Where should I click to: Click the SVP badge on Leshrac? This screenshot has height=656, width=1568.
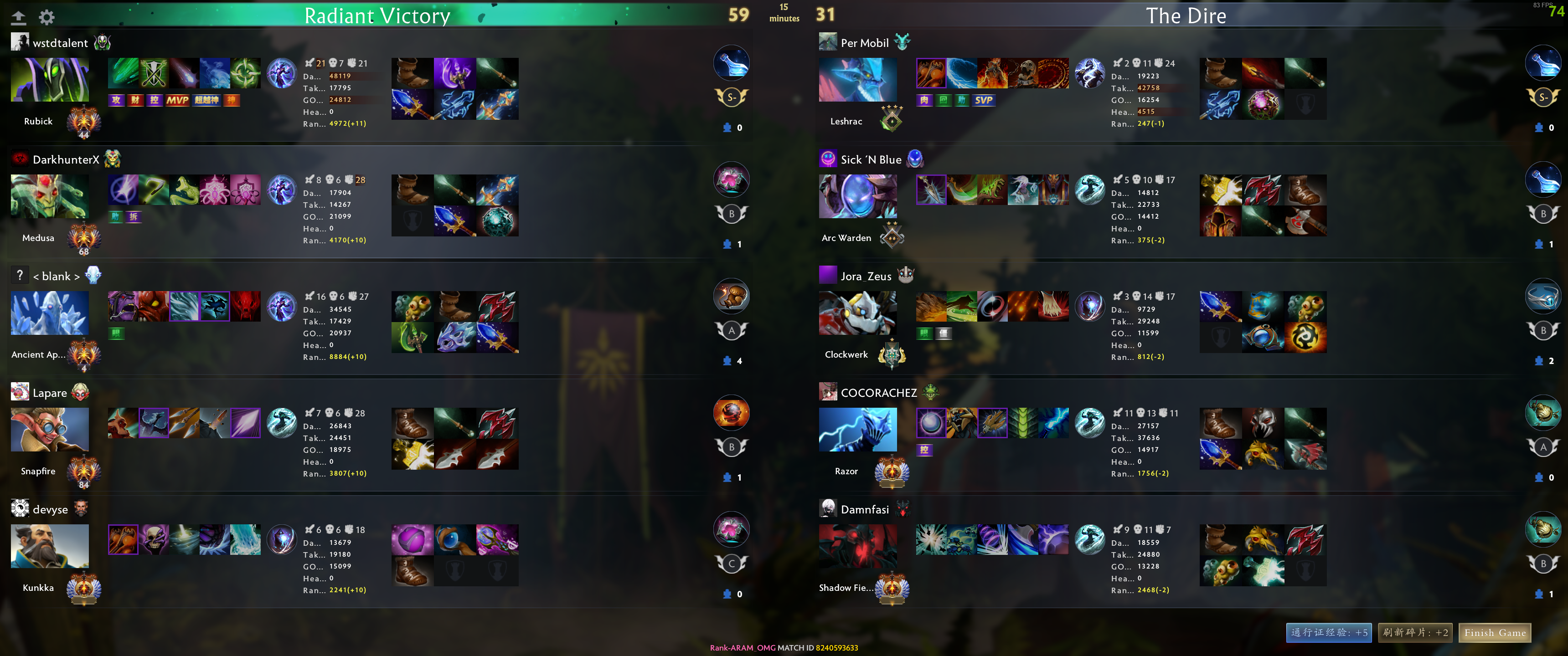coord(984,100)
